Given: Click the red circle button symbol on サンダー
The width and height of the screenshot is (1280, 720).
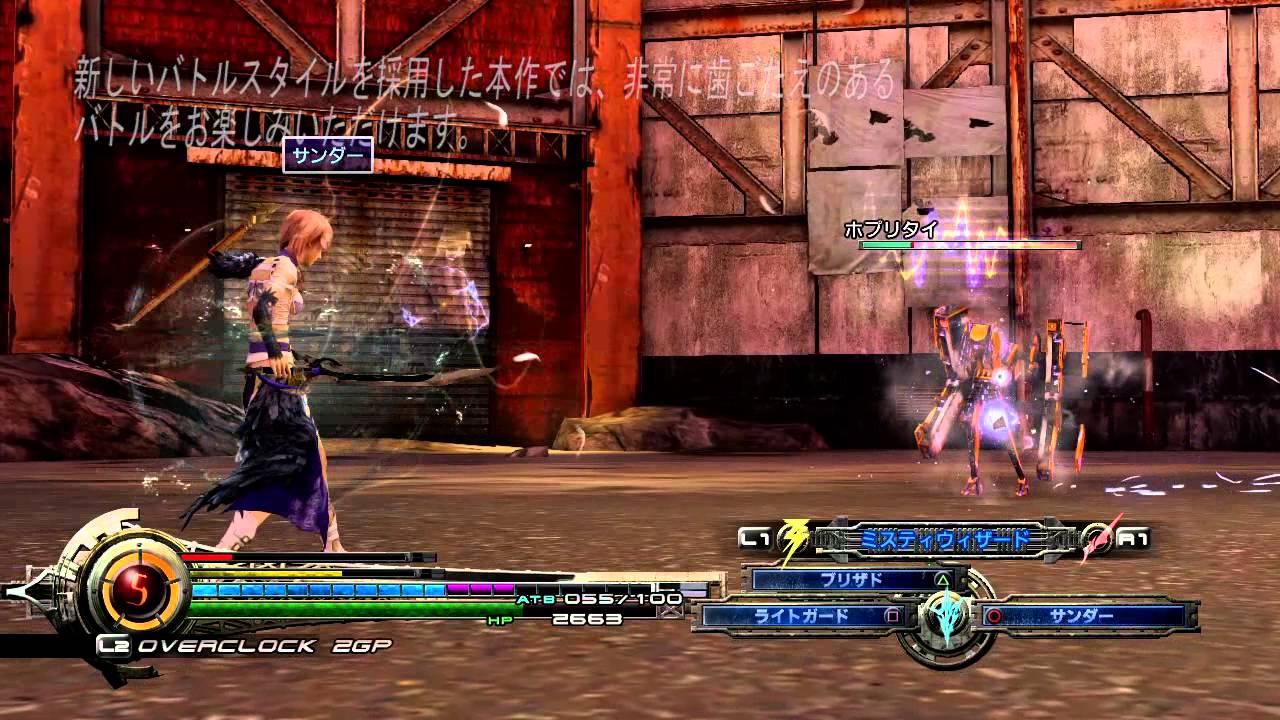Looking at the screenshot, I should coord(994,616).
